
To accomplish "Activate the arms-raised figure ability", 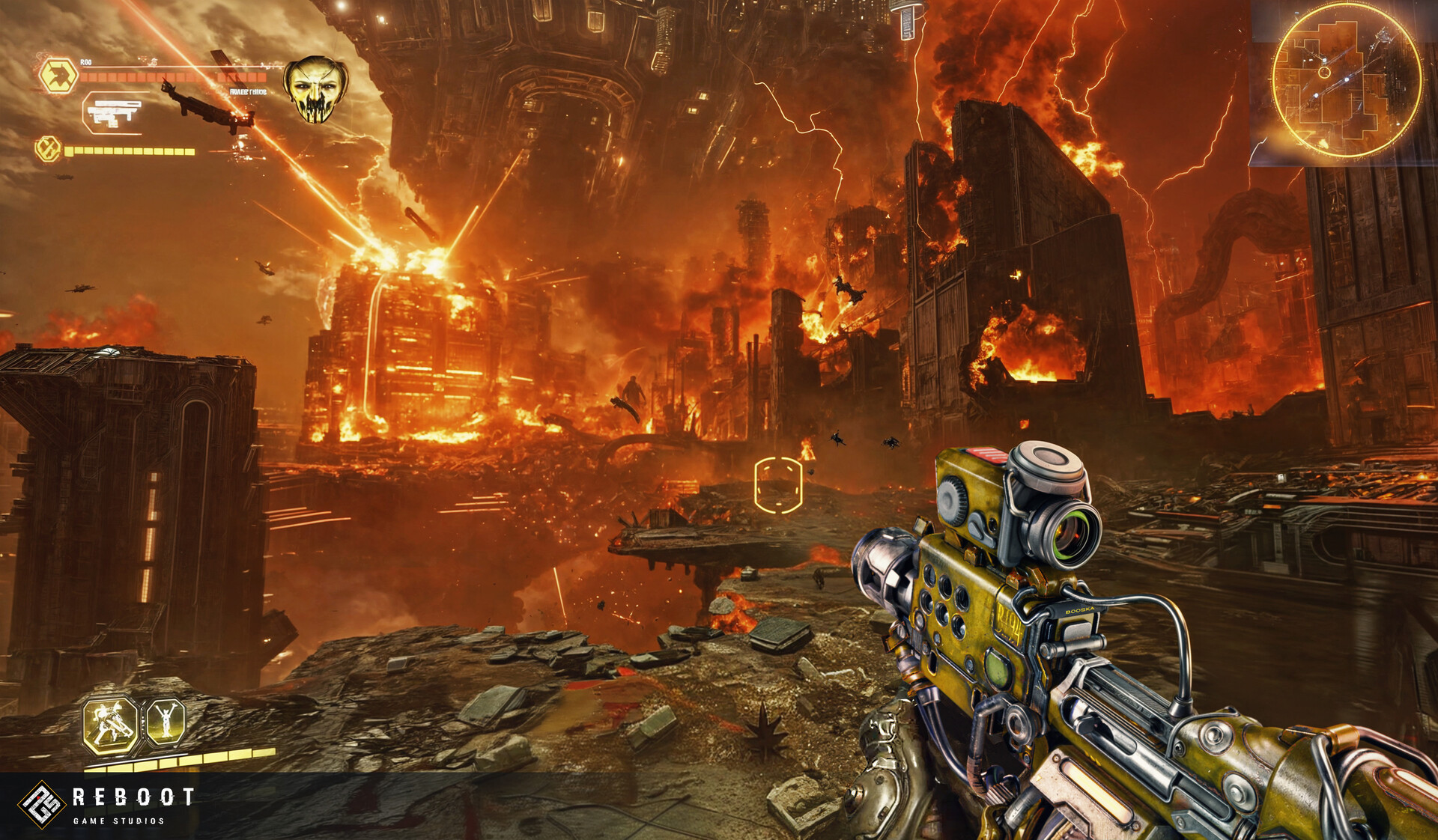I will pos(165,722).
